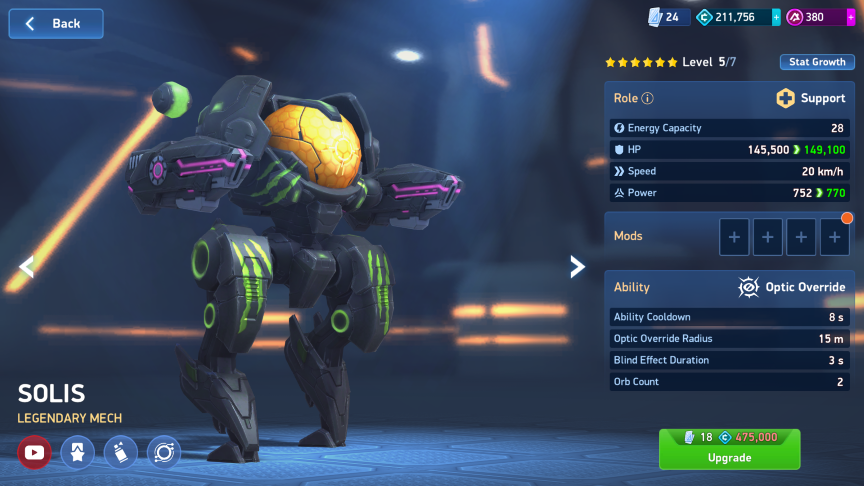Toggle the rotate view icon

(163, 453)
